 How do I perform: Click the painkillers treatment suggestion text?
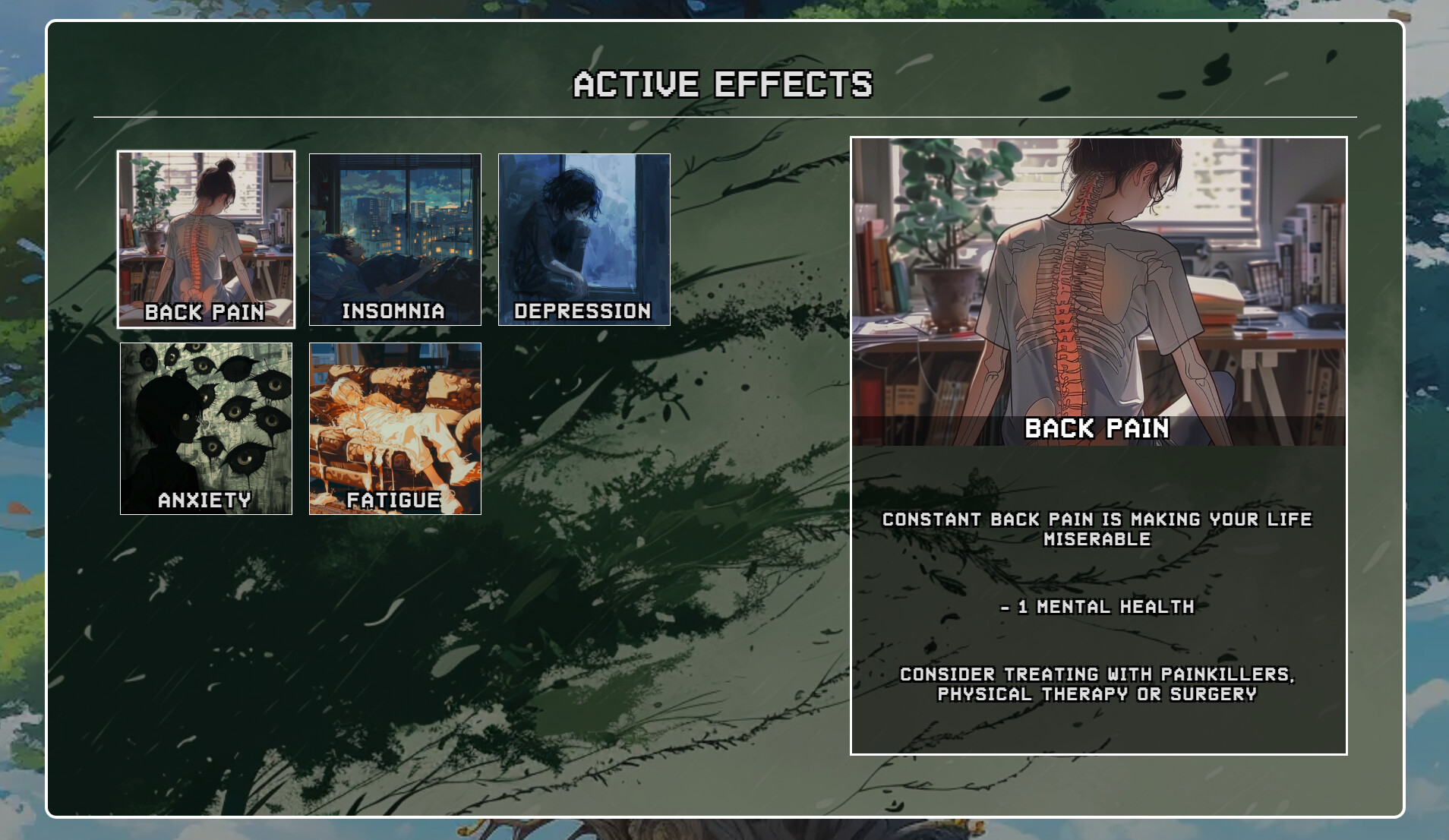(x=1098, y=684)
